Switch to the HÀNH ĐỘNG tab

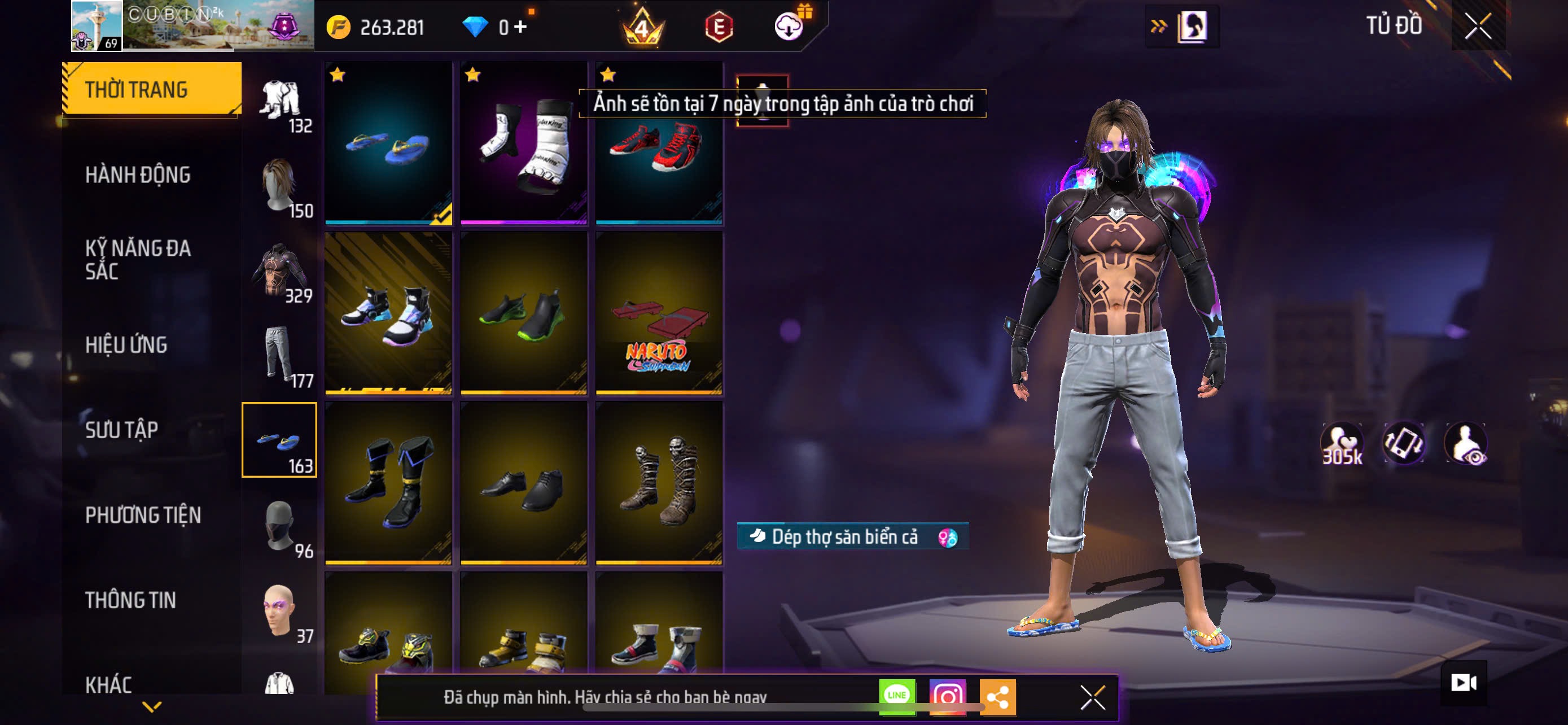coord(138,175)
